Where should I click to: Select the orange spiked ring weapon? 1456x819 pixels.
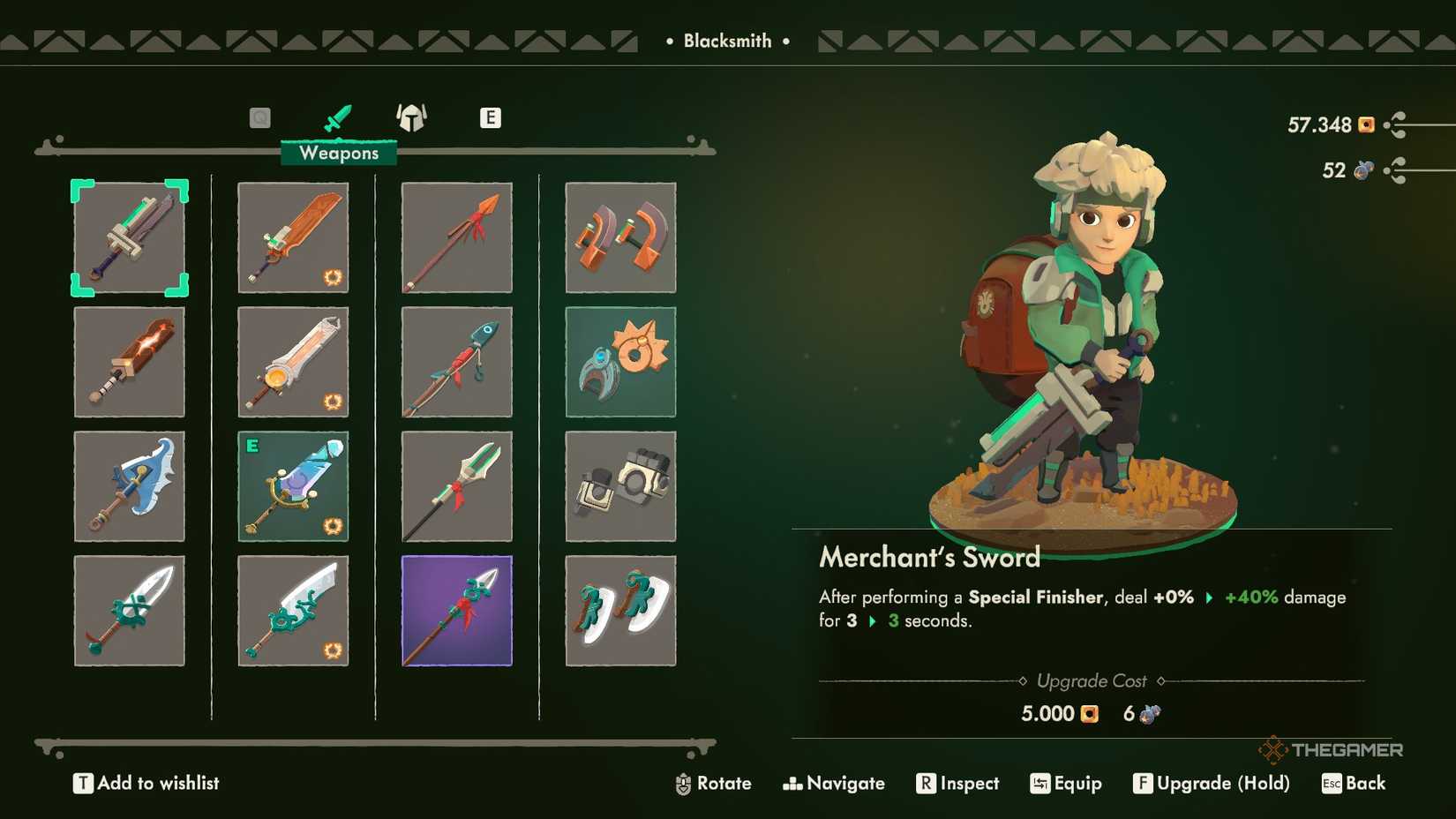click(621, 362)
